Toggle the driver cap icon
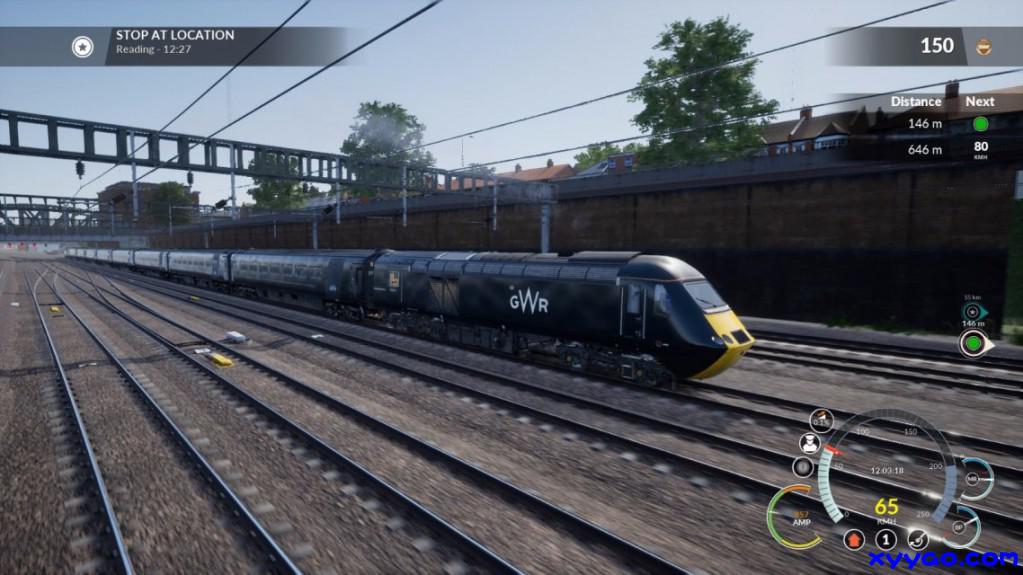This screenshot has width=1023, height=575. (810, 444)
